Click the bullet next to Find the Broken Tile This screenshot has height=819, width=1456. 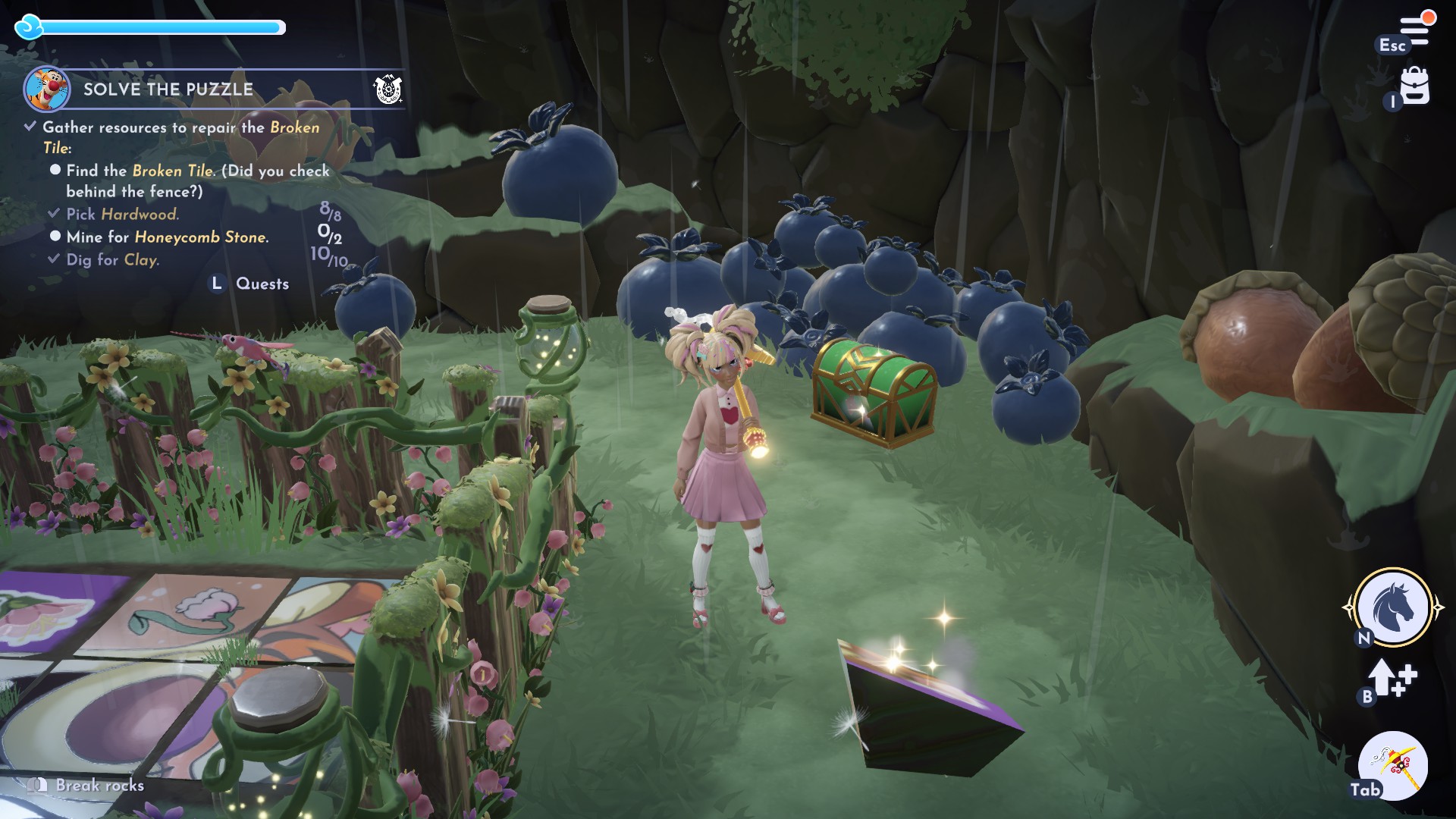[x=54, y=171]
